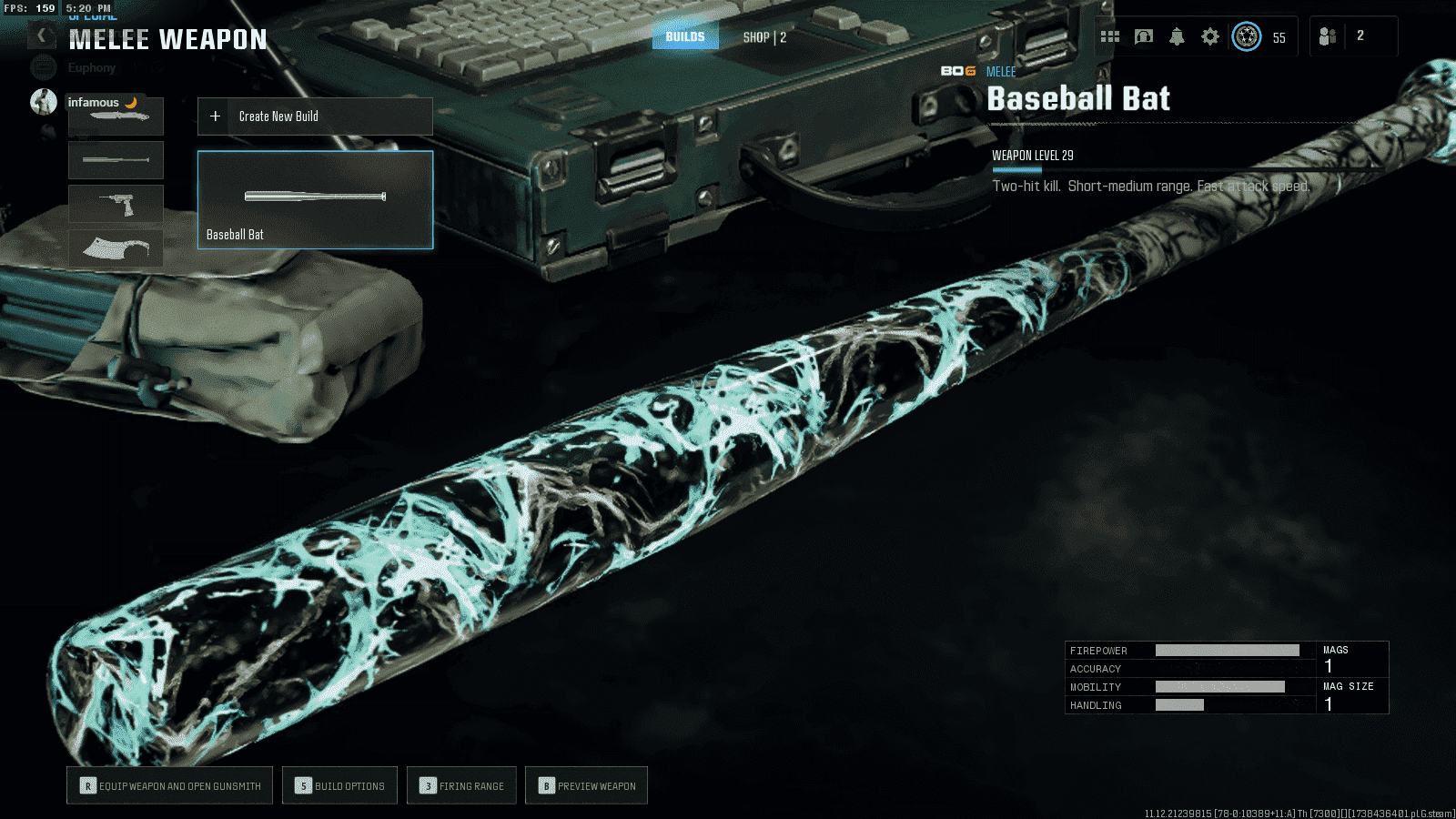Screen dimensions: 1456x819
Task: Open the Shop tab
Action: (764, 37)
